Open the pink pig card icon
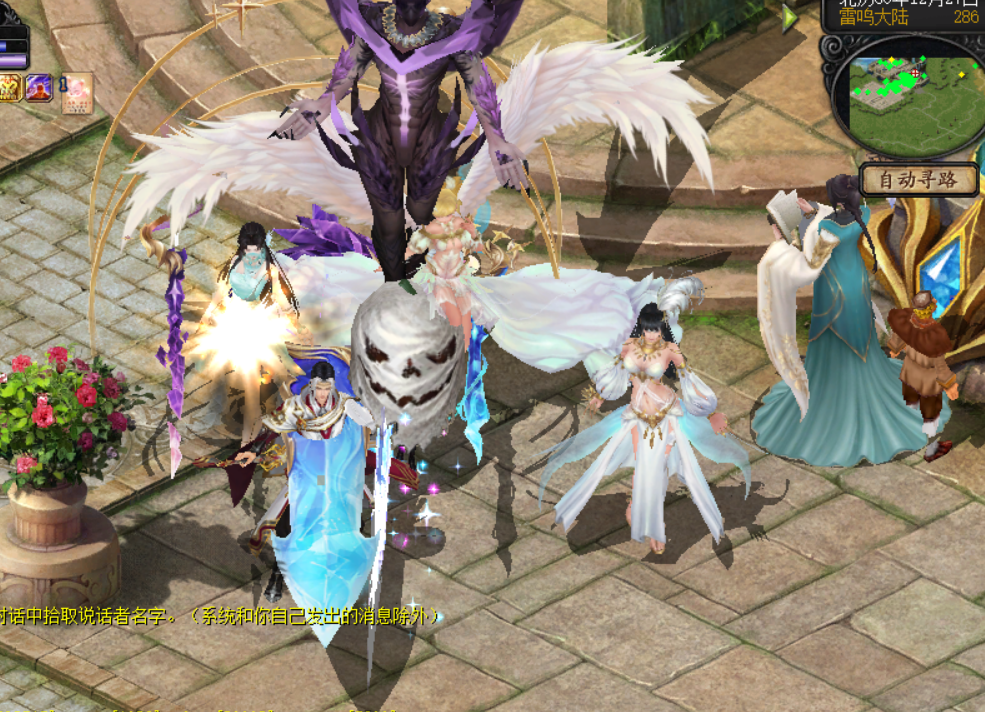The height and width of the screenshot is (712, 985). point(77,92)
